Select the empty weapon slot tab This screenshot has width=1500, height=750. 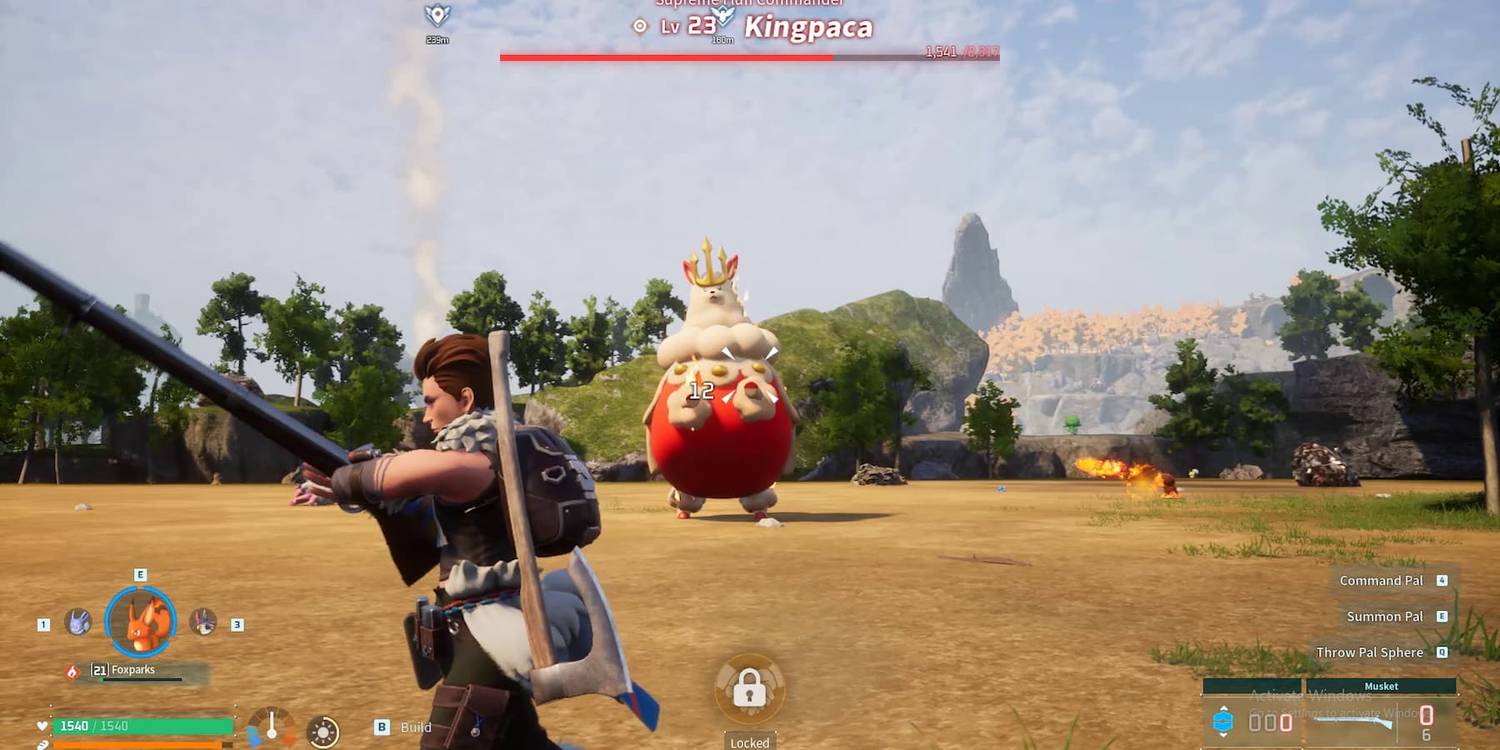pyautogui.click(x=1252, y=684)
